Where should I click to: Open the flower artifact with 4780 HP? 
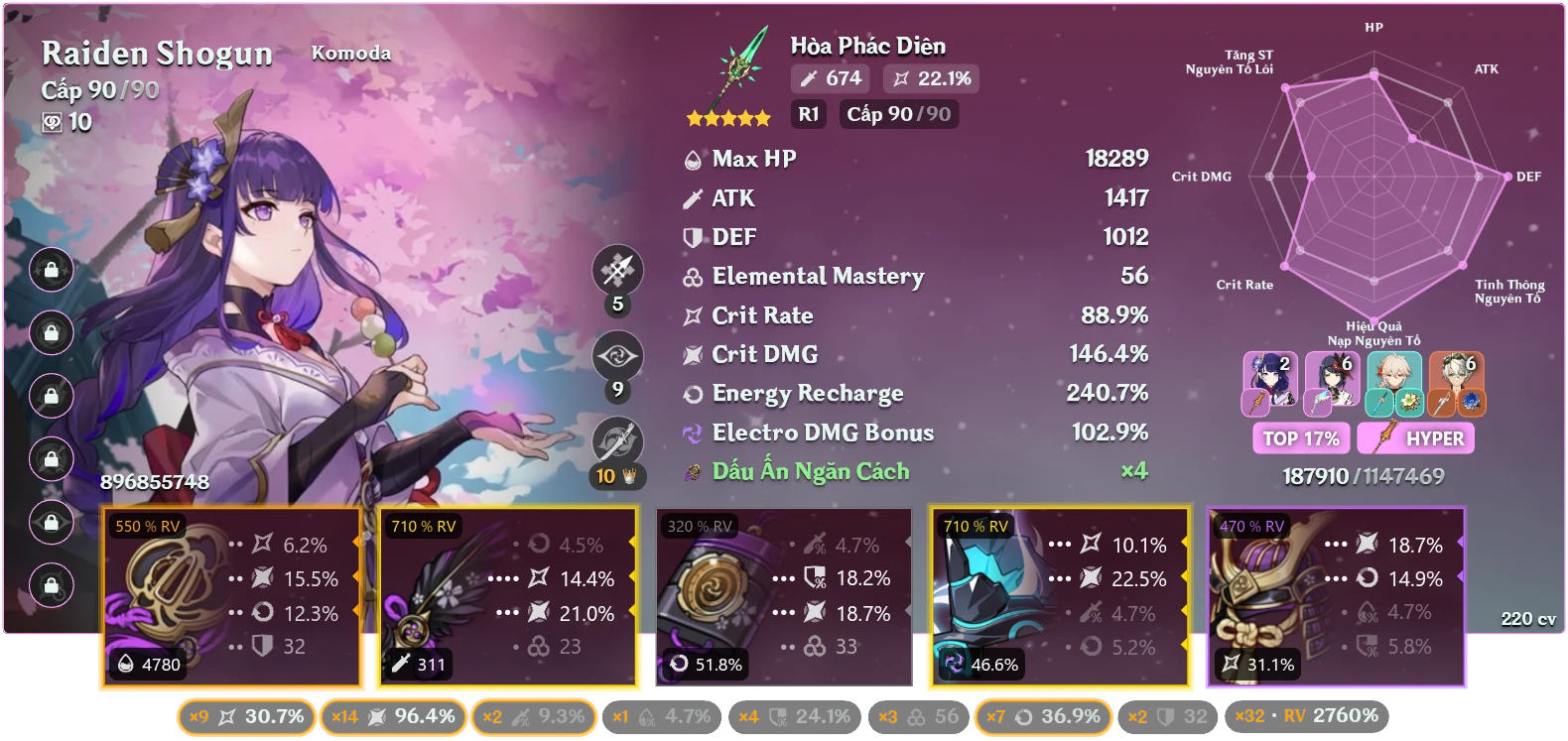click(233, 595)
